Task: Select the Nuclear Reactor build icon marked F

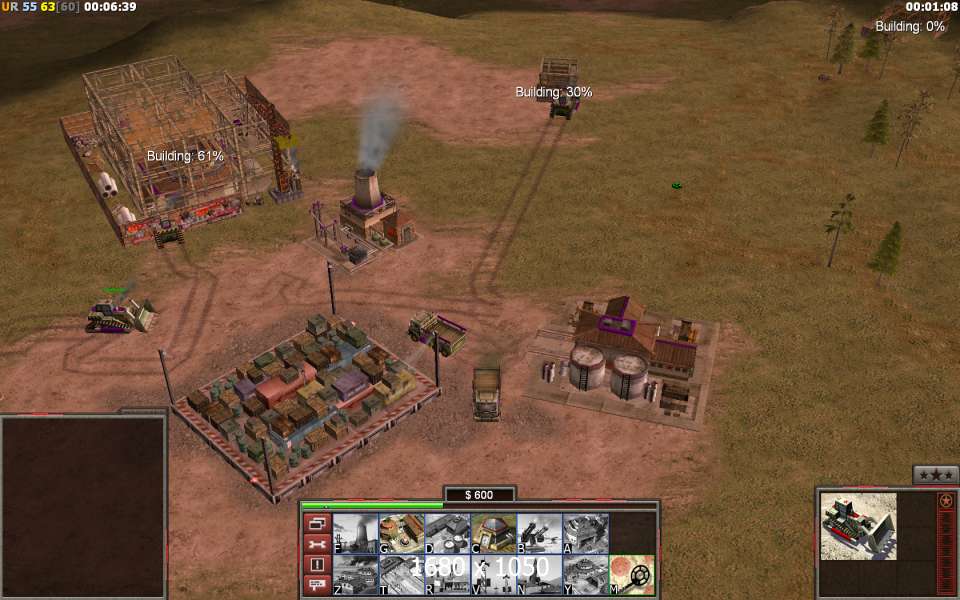Action: [x=355, y=533]
